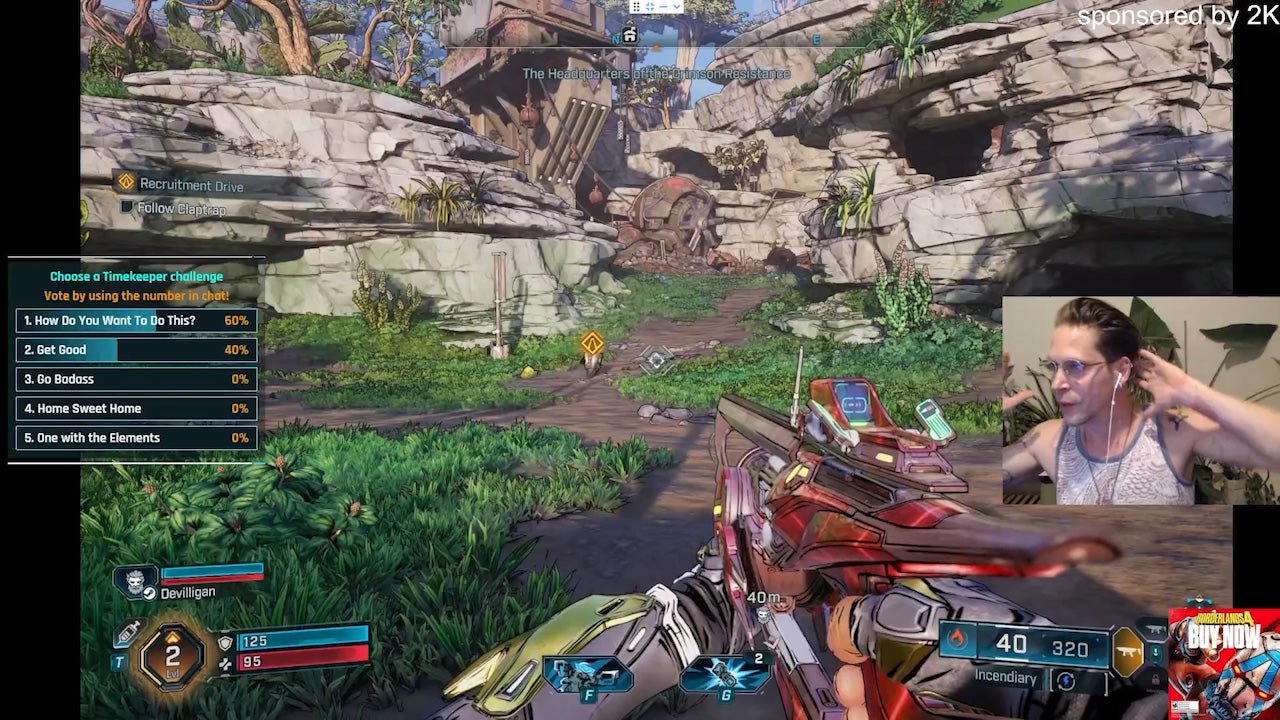Click the circular reload icon beside Incendiary
The height and width of the screenshot is (720, 1280).
tap(1065, 679)
